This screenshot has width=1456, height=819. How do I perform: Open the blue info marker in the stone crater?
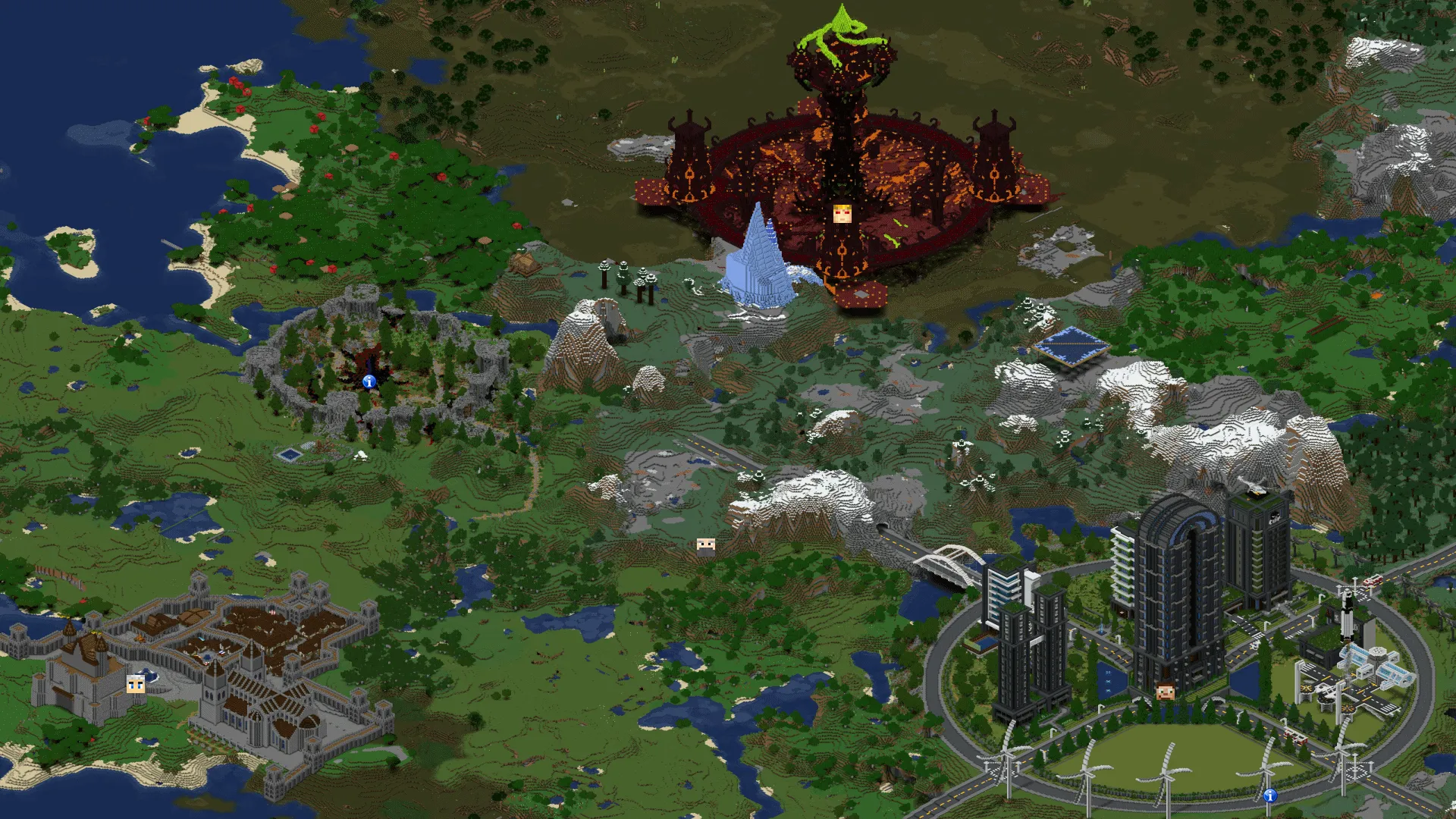[369, 381]
